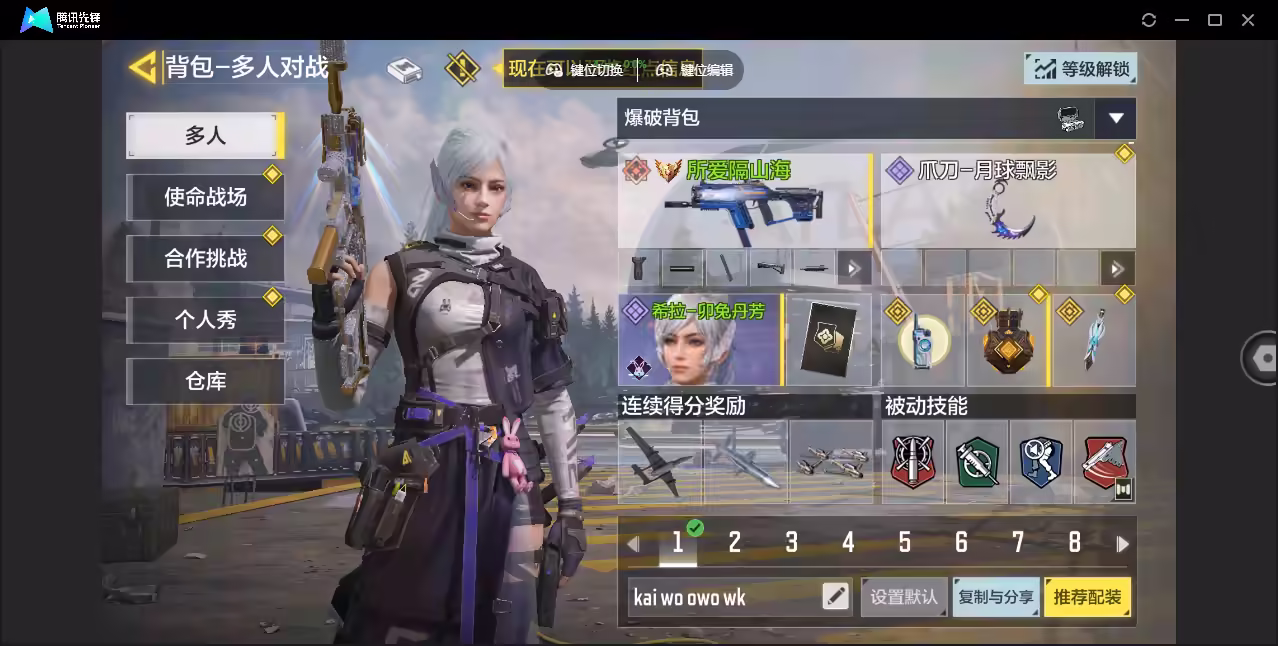Switch to loadout slot 3
1278x646 pixels.
(x=791, y=543)
